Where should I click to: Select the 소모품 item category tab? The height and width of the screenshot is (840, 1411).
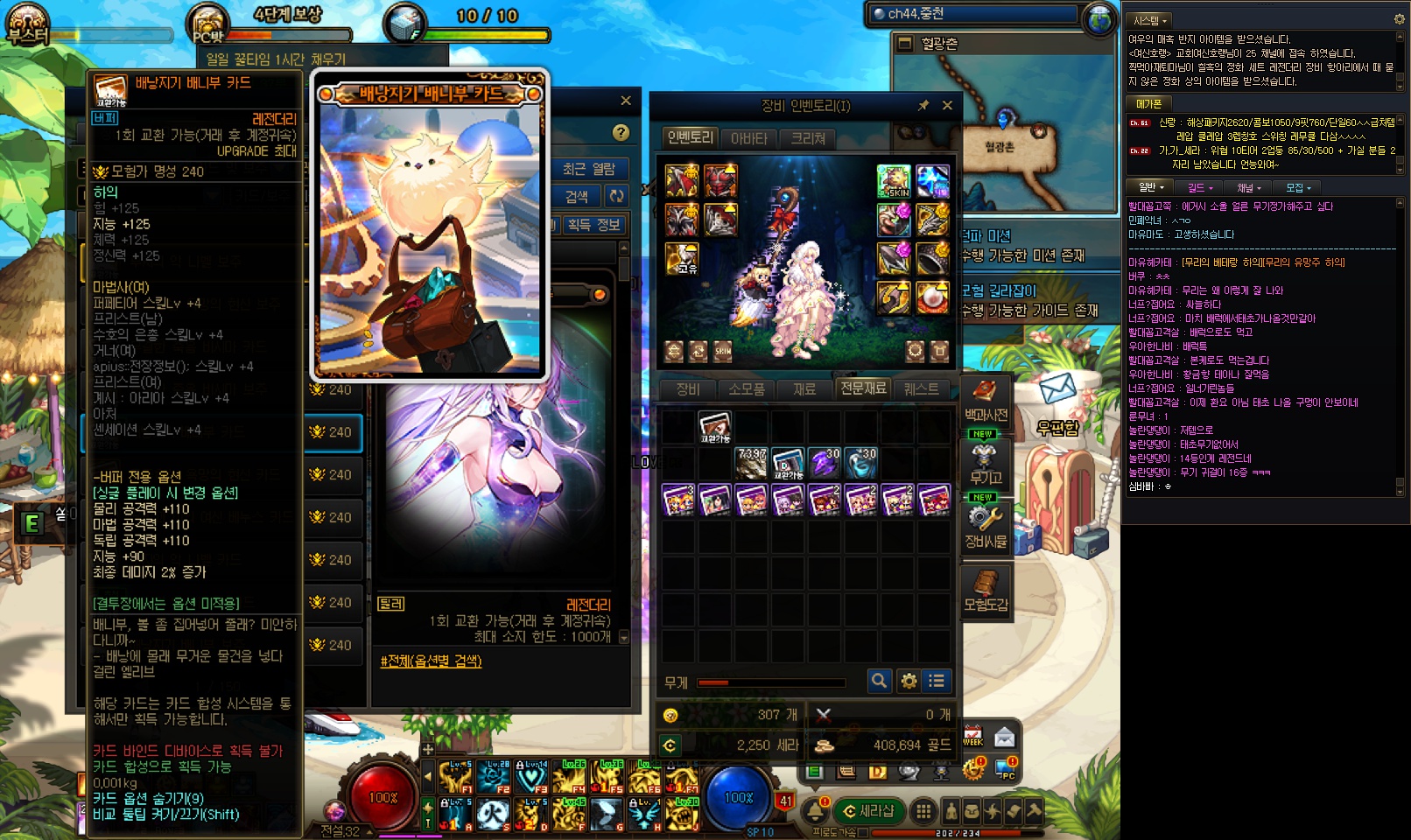(746, 389)
